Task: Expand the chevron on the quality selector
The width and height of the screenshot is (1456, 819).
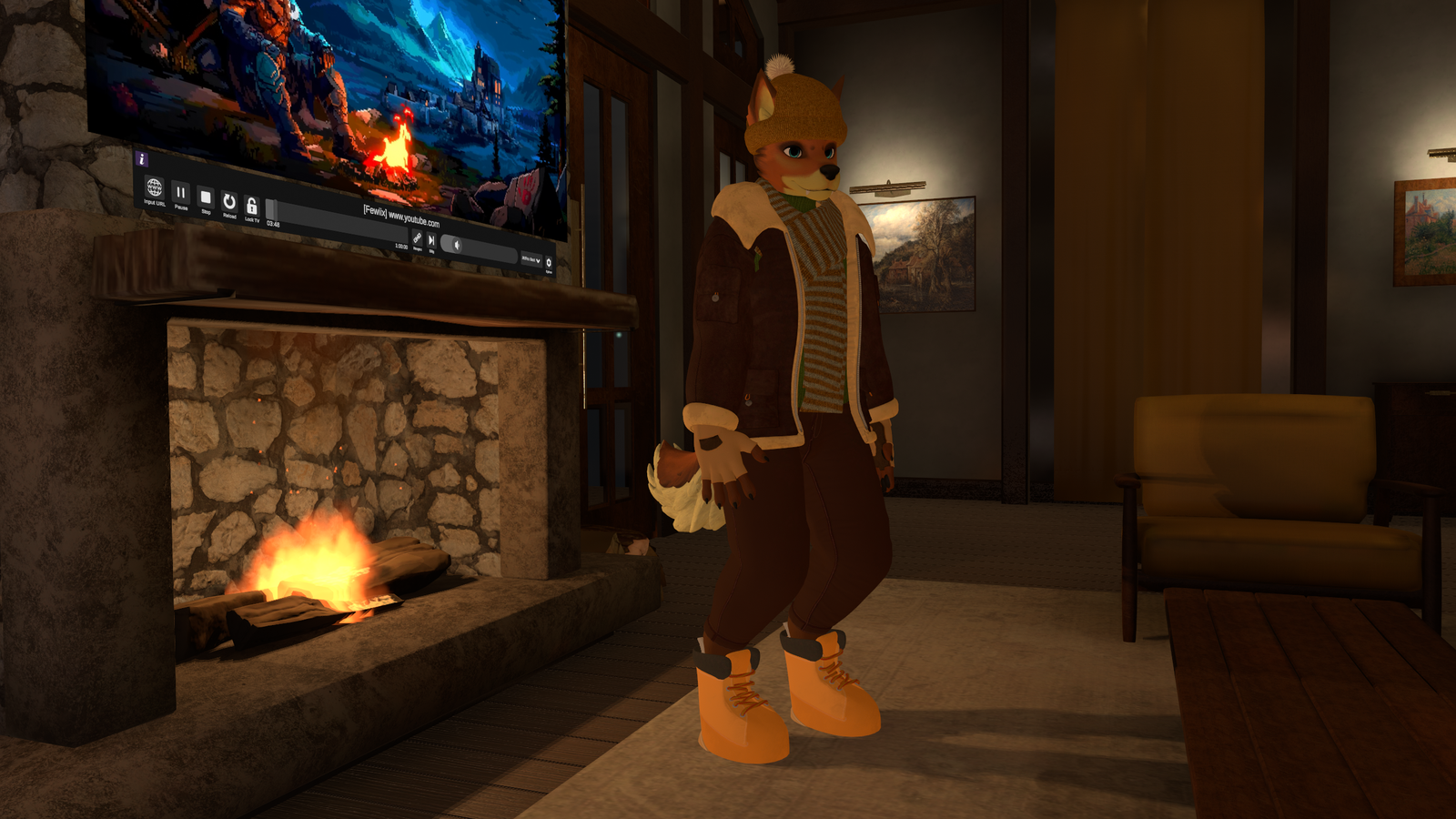Action: point(538,262)
